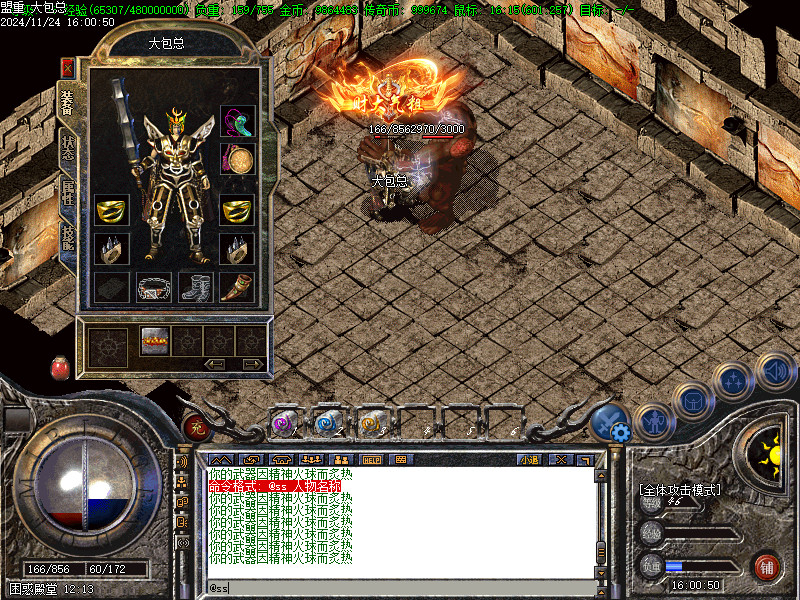The height and width of the screenshot is (600, 800).
Task: Open the character figure round button
Action: 654,422
